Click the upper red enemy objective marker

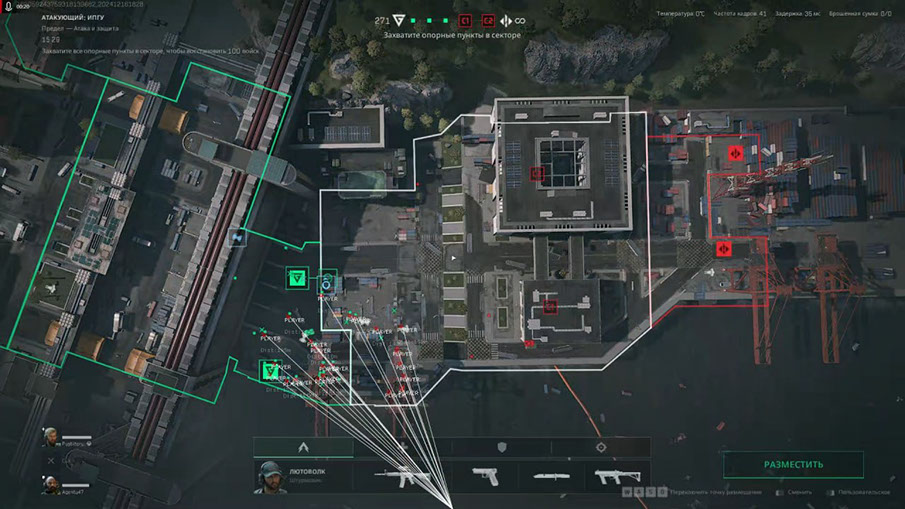point(735,153)
